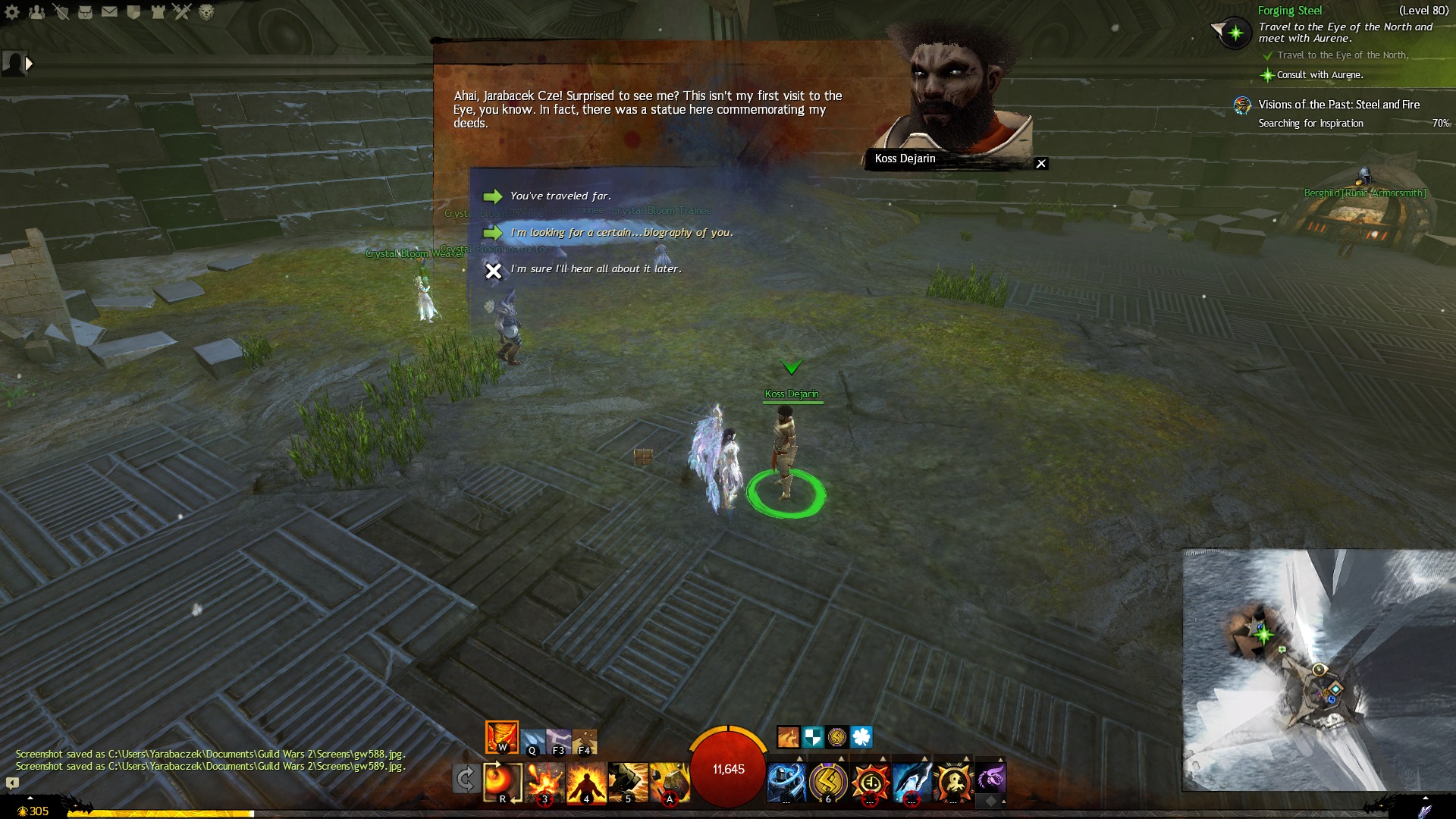Activate the mount skill with the purple raptor
1456x819 pixels.
tap(990, 779)
